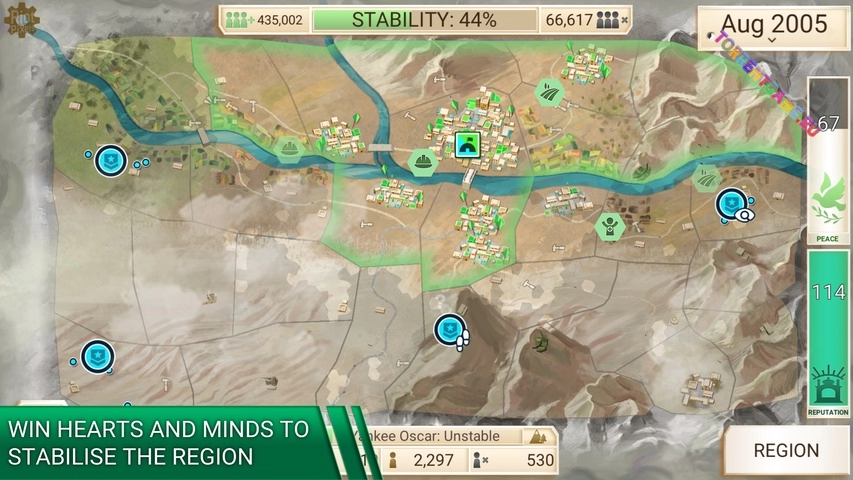Viewport: 853px width, 480px height.
Task: Open the Aug 2005 date speed dropdown
Action: (x=772, y=28)
